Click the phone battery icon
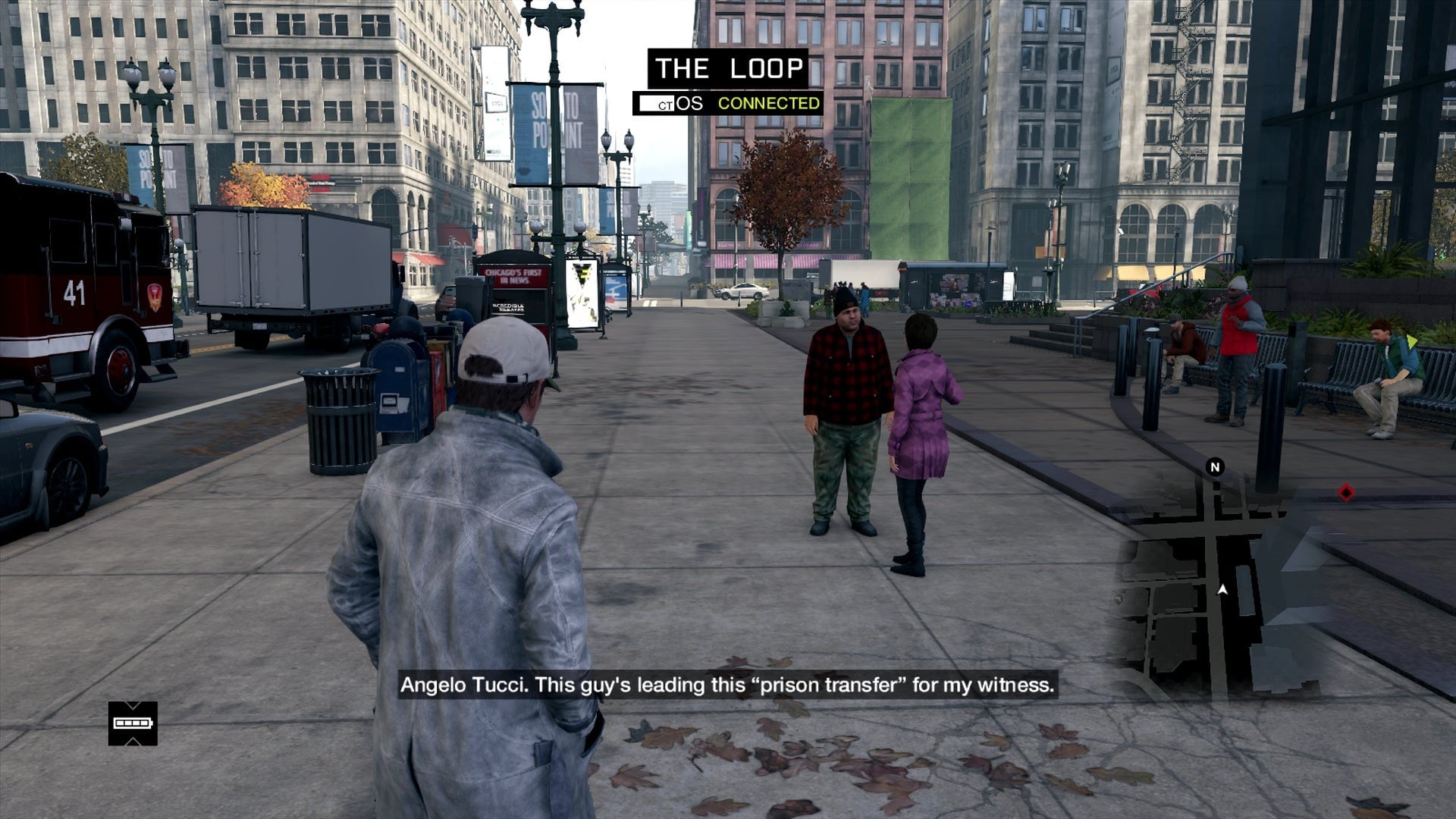Image resolution: width=1456 pixels, height=819 pixels. click(x=133, y=723)
